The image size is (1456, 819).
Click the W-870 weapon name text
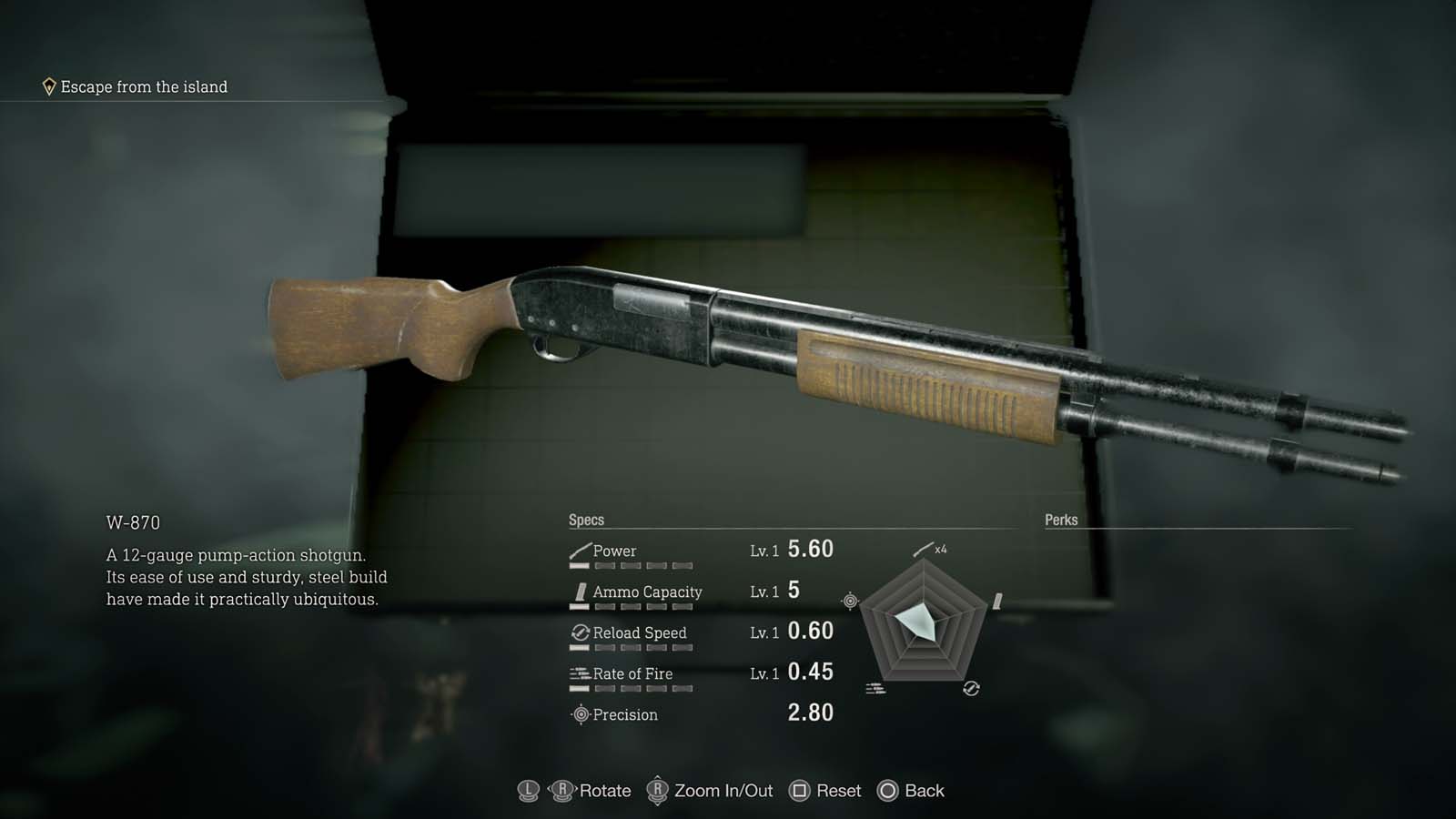tap(133, 522)
